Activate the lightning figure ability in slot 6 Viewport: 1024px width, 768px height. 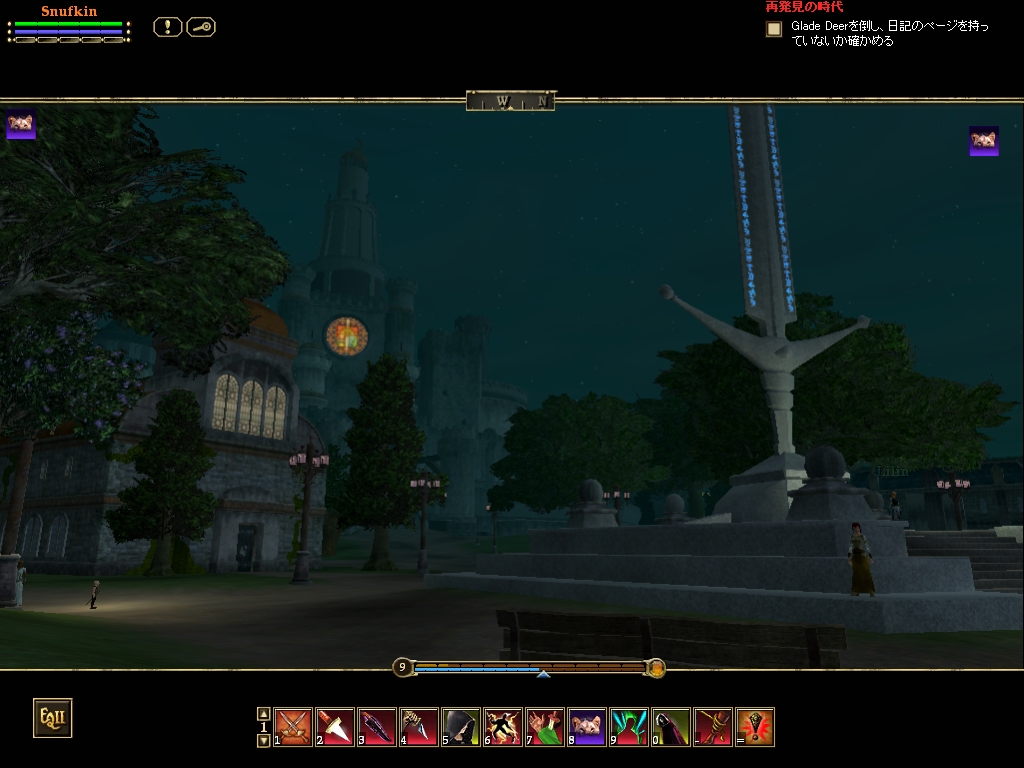pyautogui.click(x=504, y=727)
